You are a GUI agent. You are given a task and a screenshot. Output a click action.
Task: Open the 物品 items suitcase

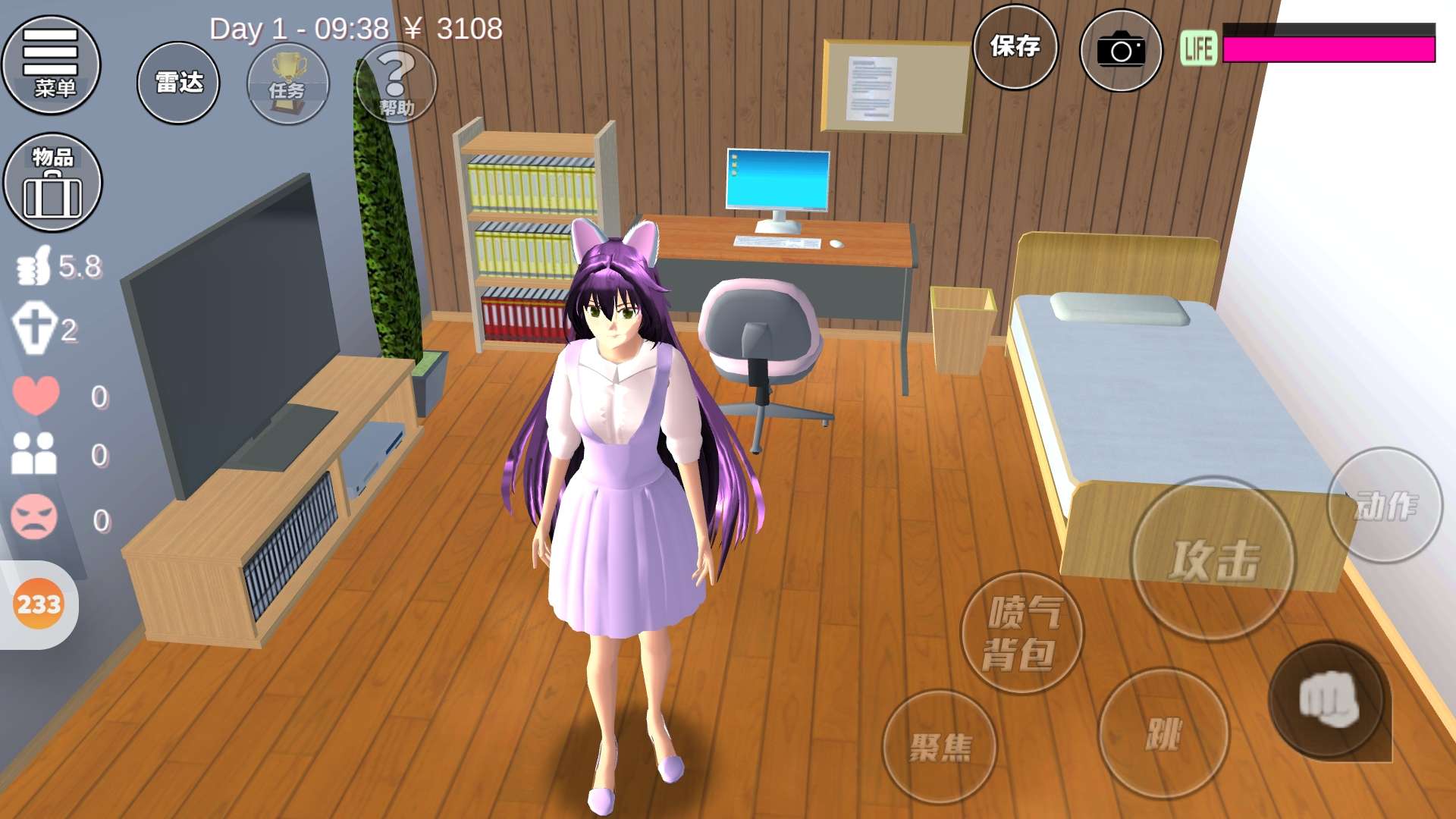coord(52,183)
